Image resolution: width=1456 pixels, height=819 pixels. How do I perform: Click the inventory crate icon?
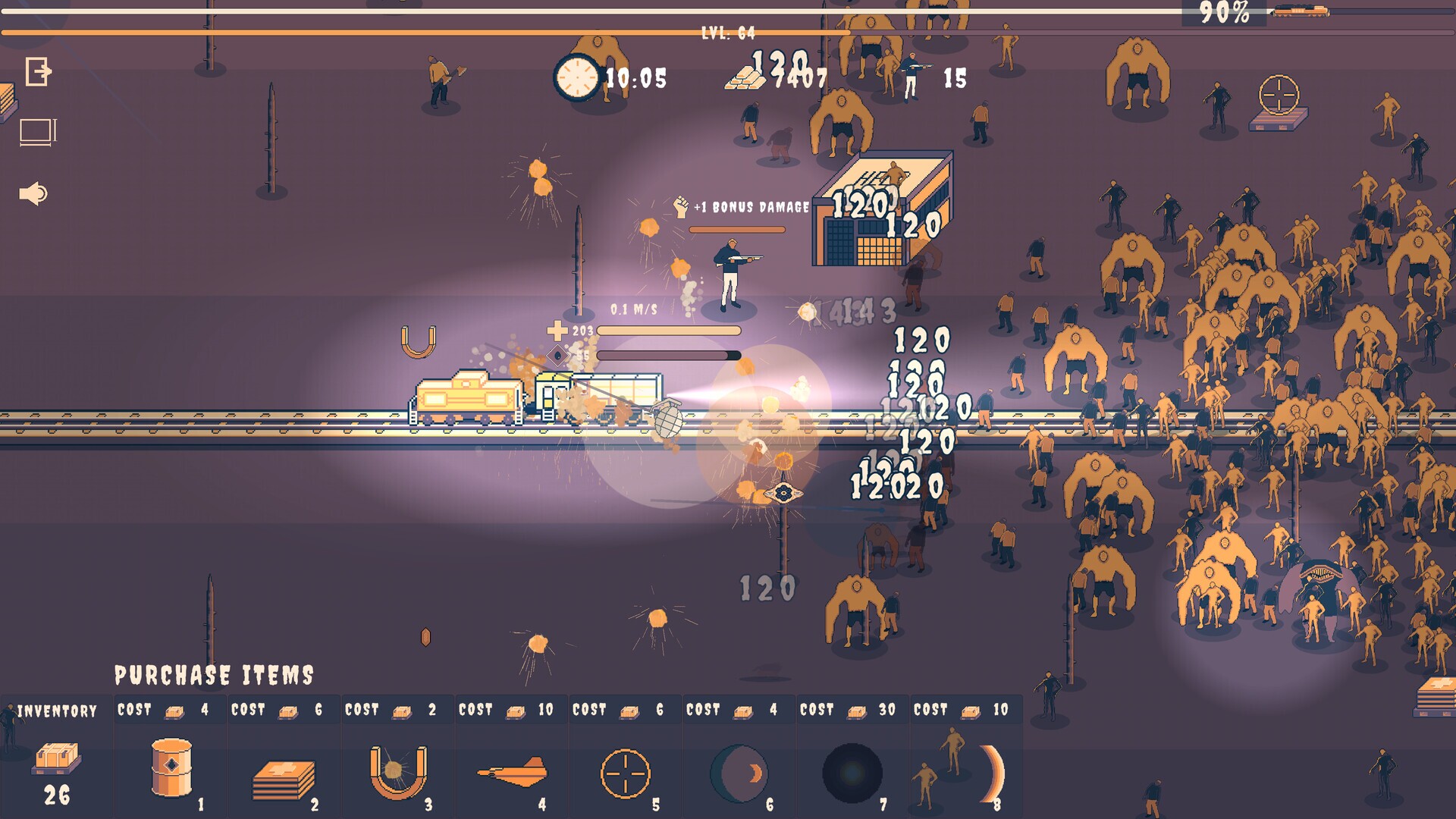[55, 758]
